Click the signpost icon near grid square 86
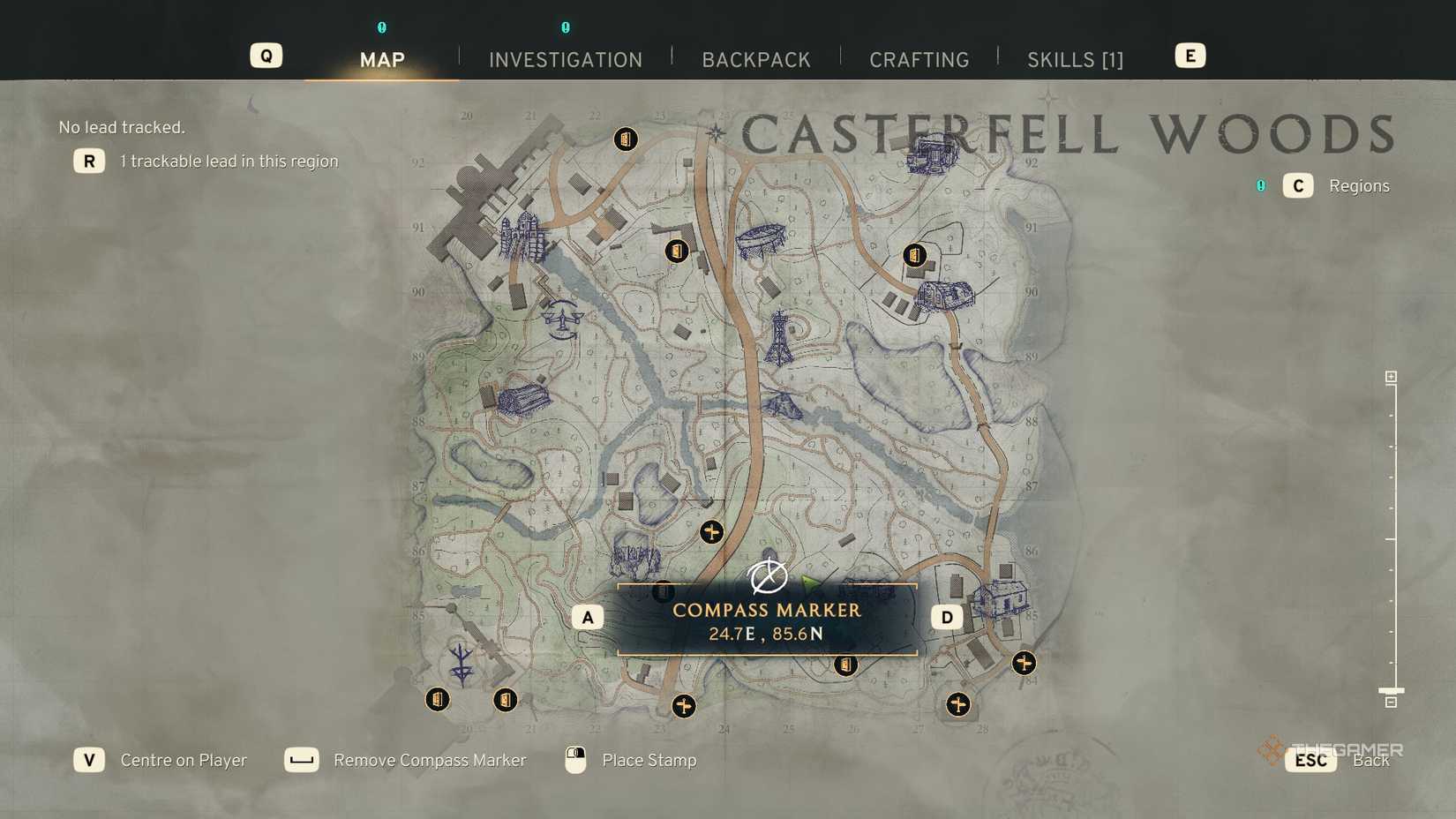1456x819 pixels. [712, 532]
